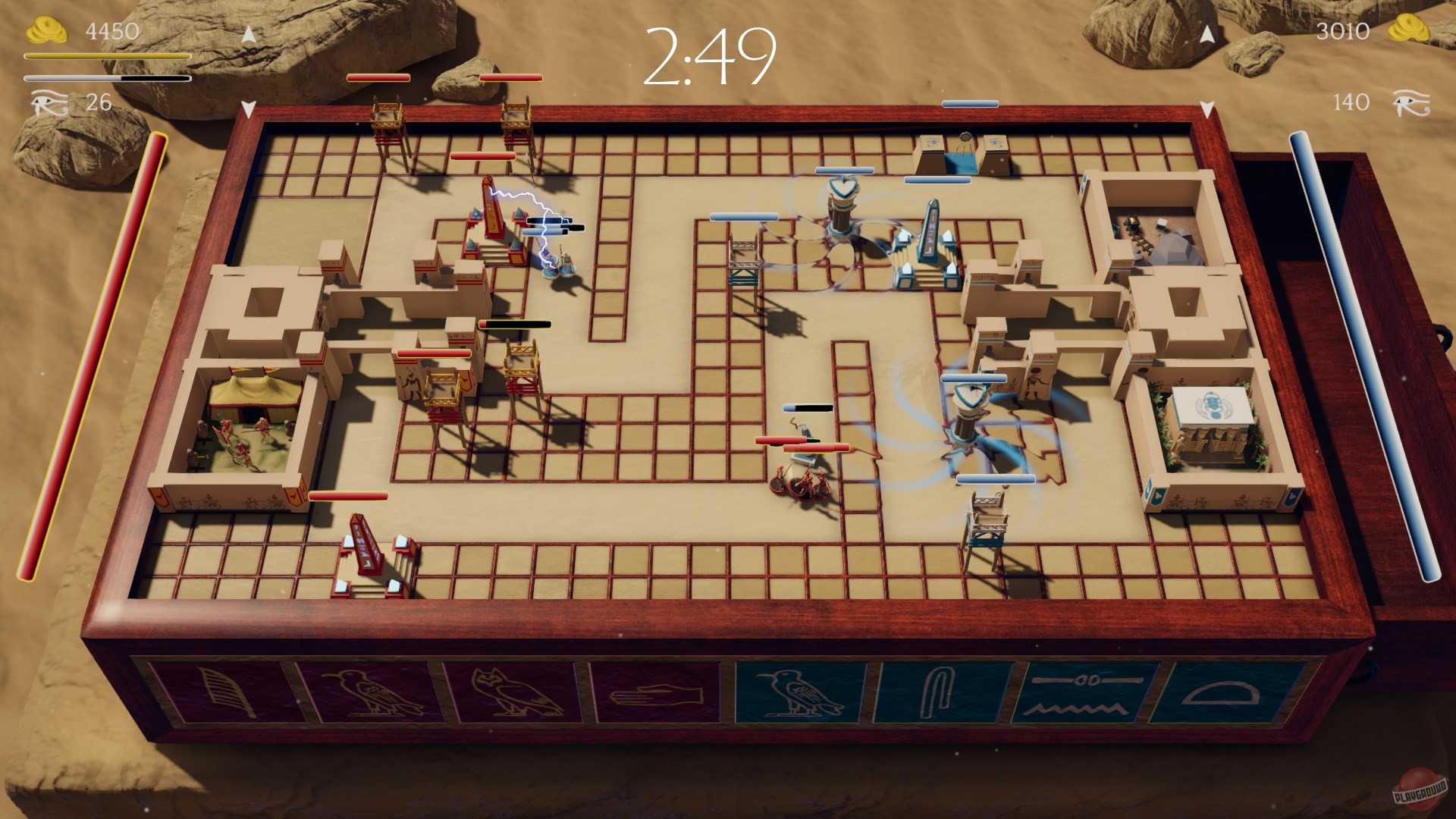1456x819 pixels.
Task: Toggle the upward arrow near the red team's gold
Action: [248, 34]
